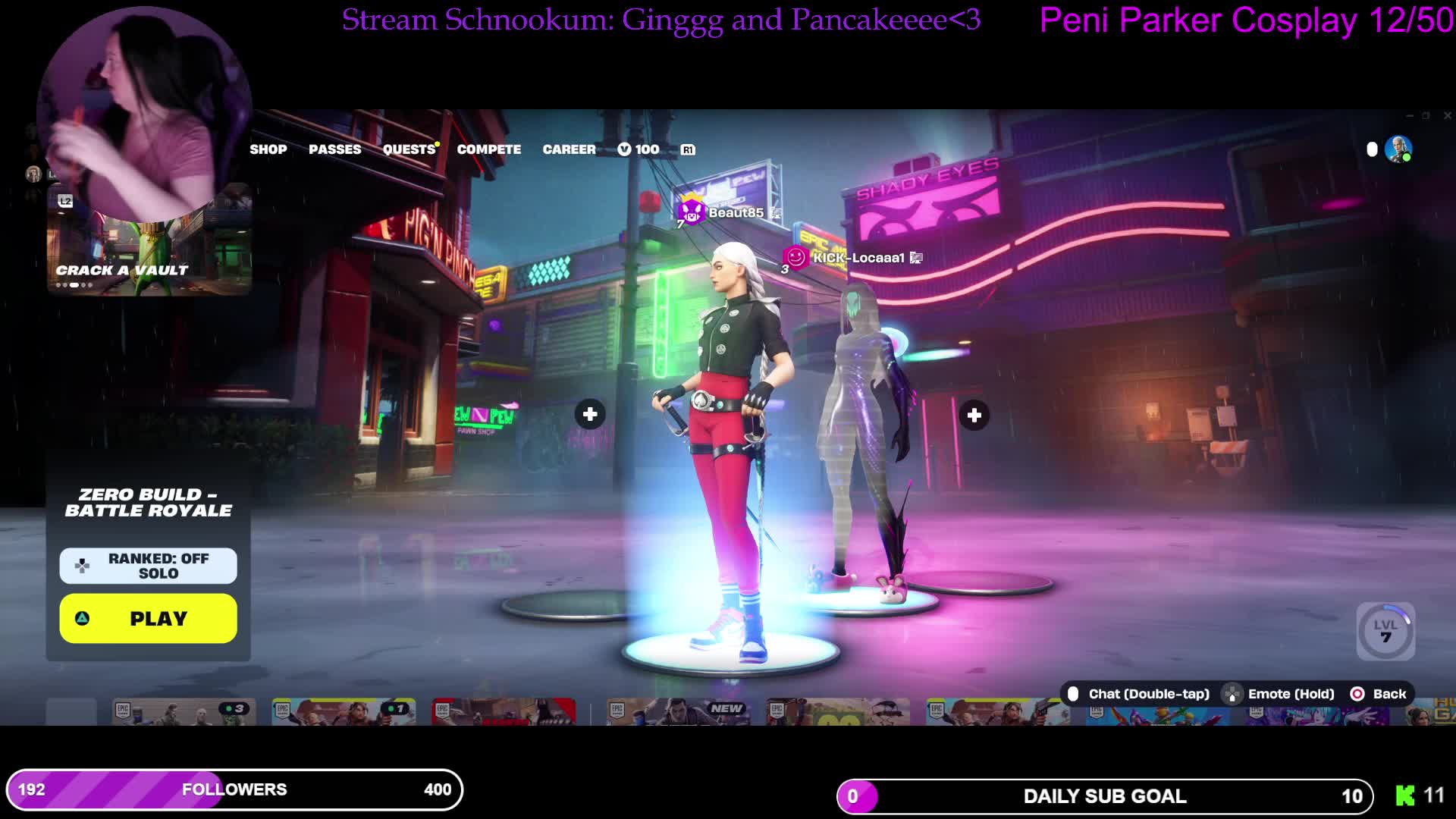Click the plus to fill the right party slot
The height and width of the screenshot is (819, 1456).
[974, 415]
